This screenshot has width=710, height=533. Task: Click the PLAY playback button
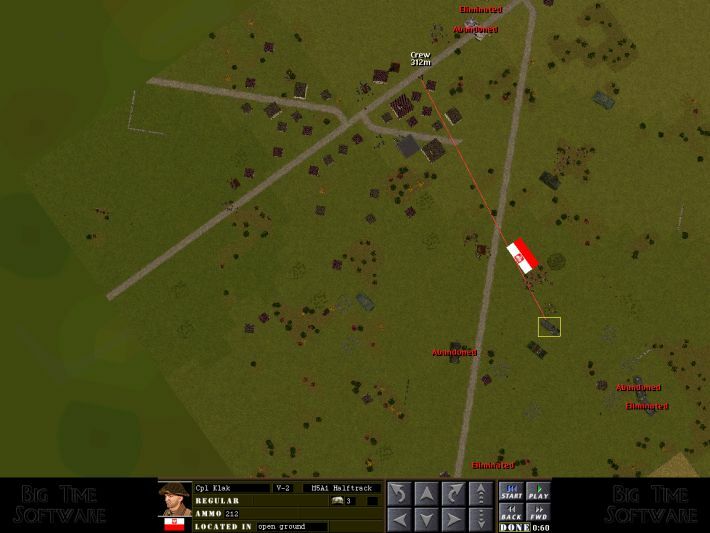click(x=539, y=492)
